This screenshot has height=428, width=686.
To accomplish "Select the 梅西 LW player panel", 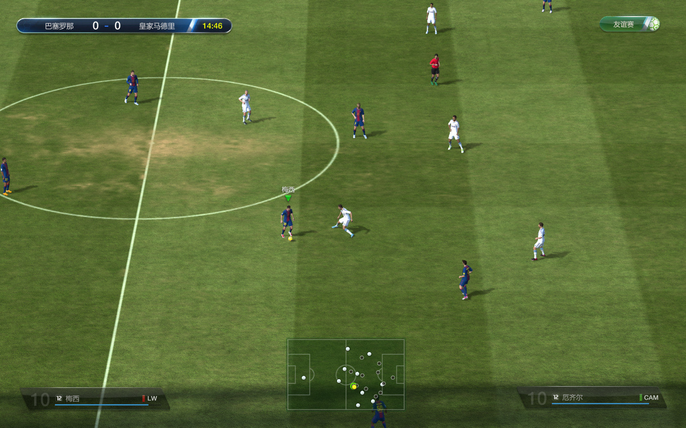I will point(96,399).
